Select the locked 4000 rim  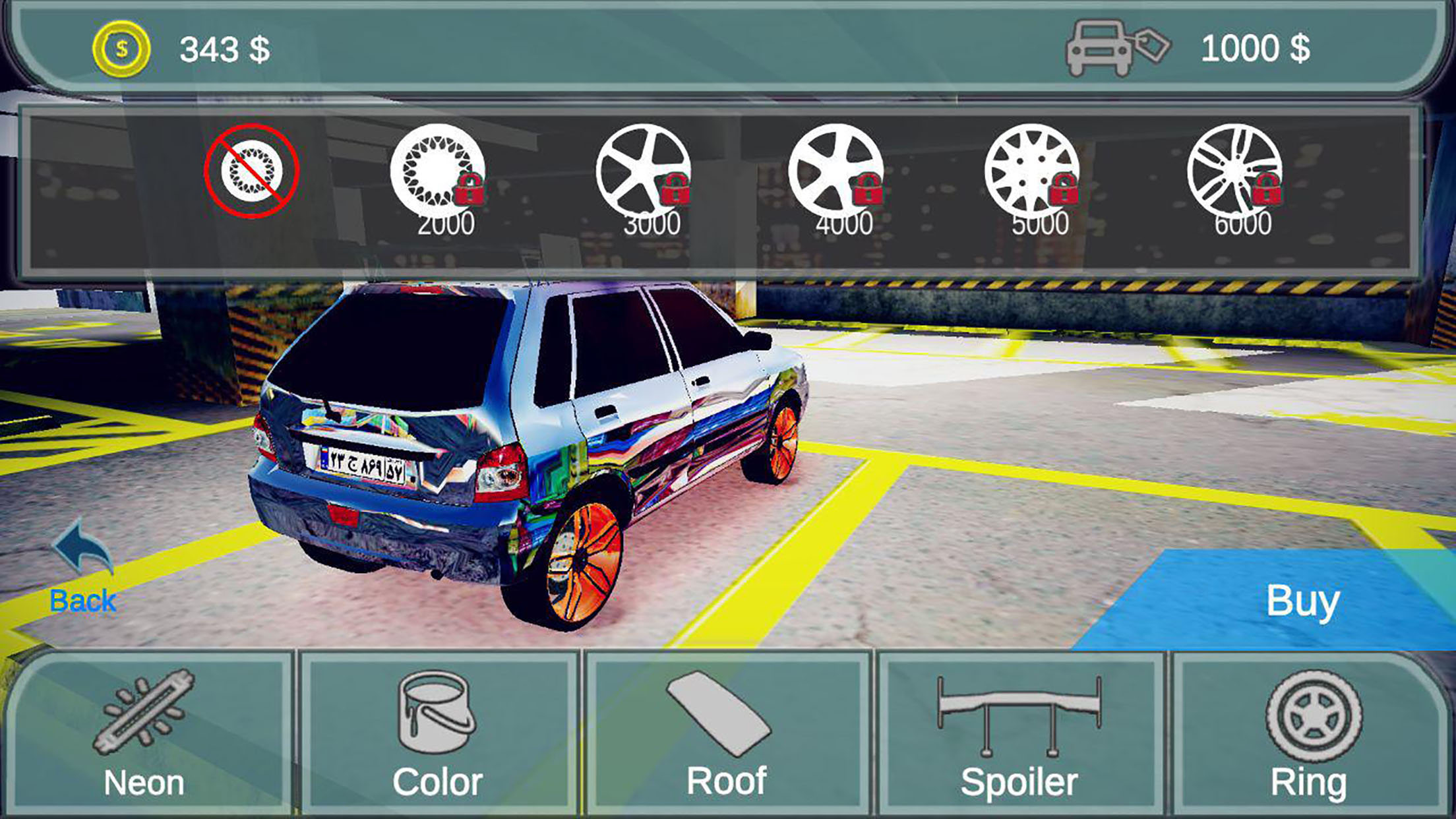(x=835, y=173)
